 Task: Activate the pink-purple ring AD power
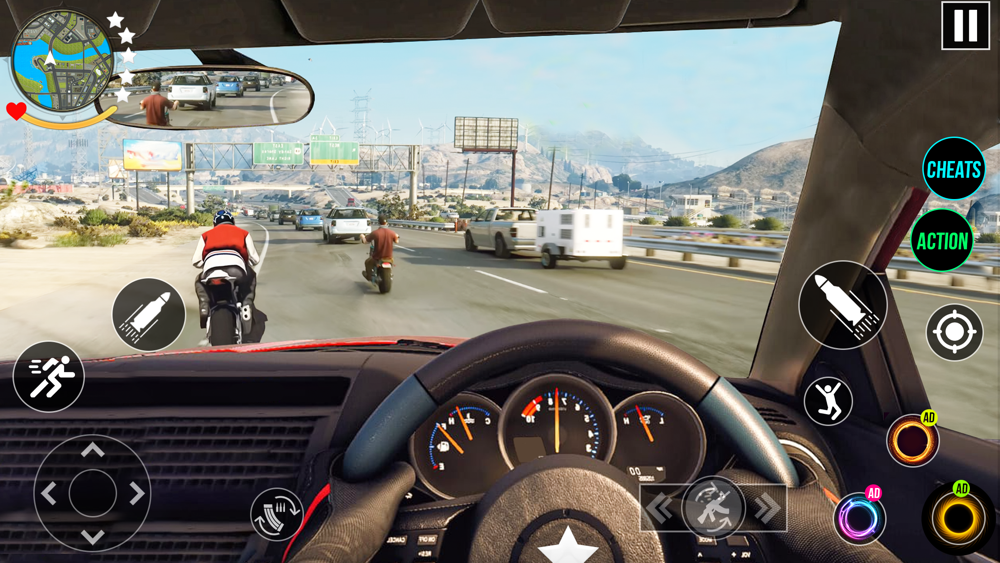coord(859,519)
